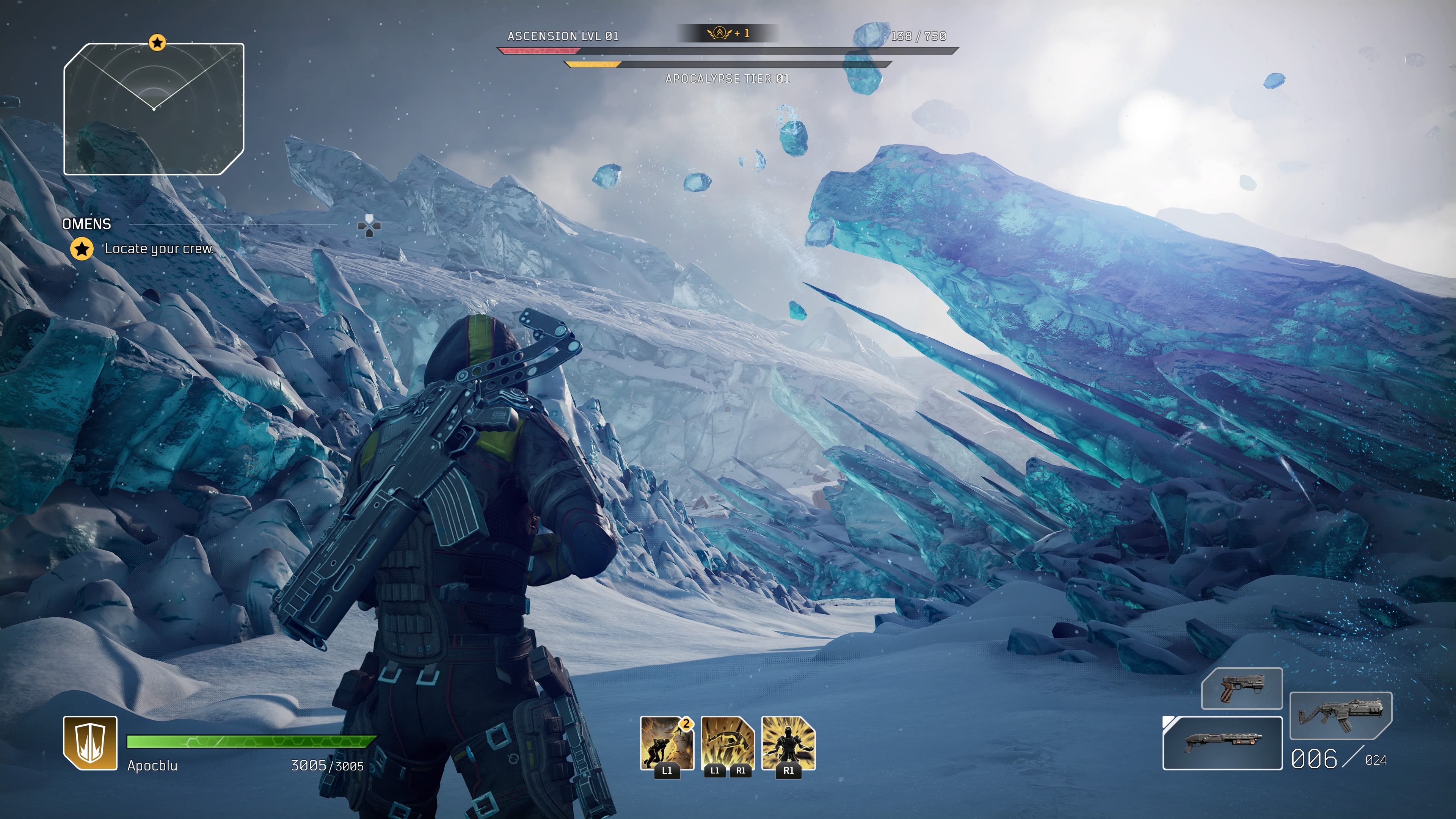Open the radar minimap

coord(154,108)
